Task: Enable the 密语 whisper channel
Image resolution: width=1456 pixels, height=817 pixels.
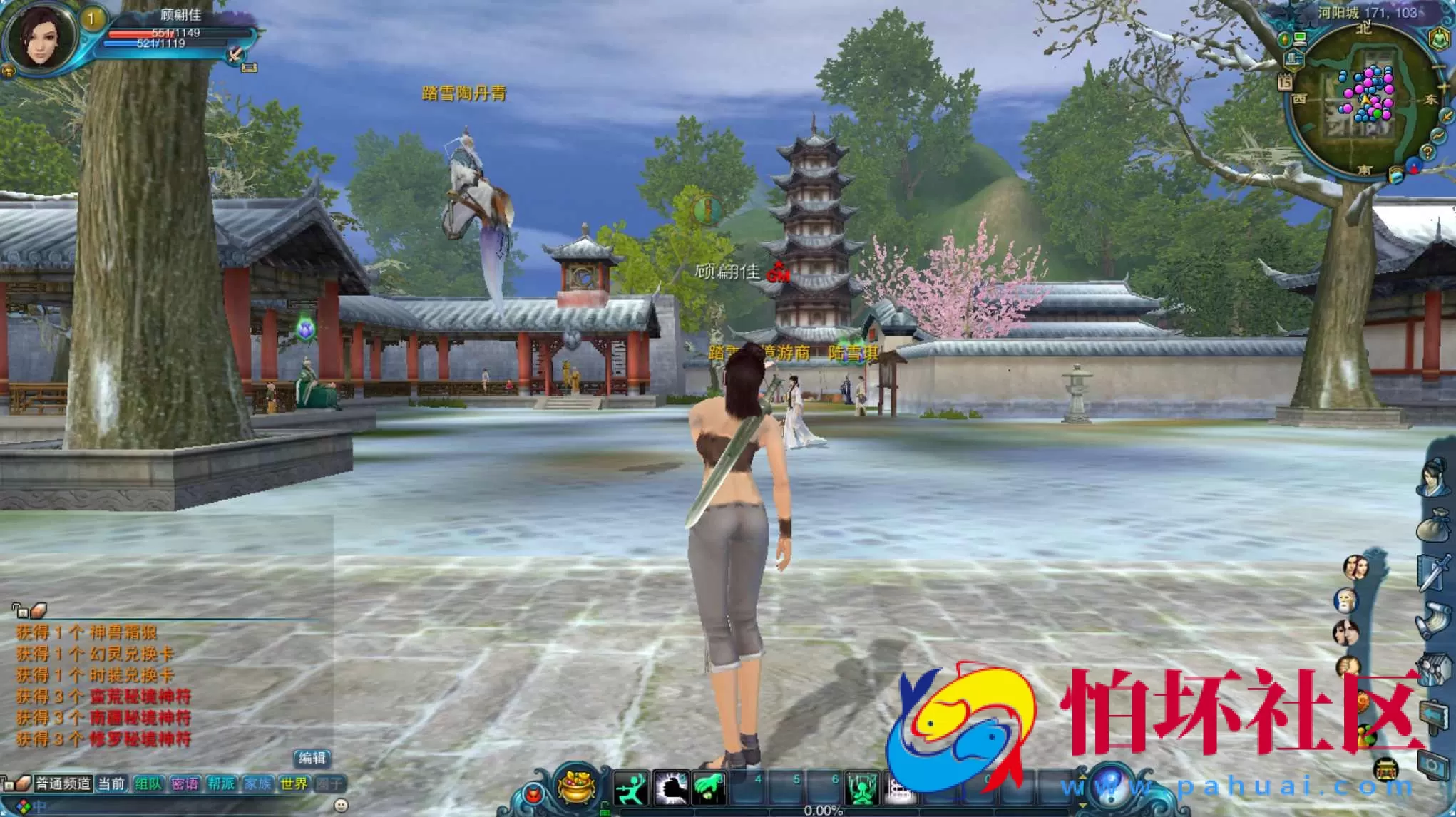Action: tap(185, 784)
